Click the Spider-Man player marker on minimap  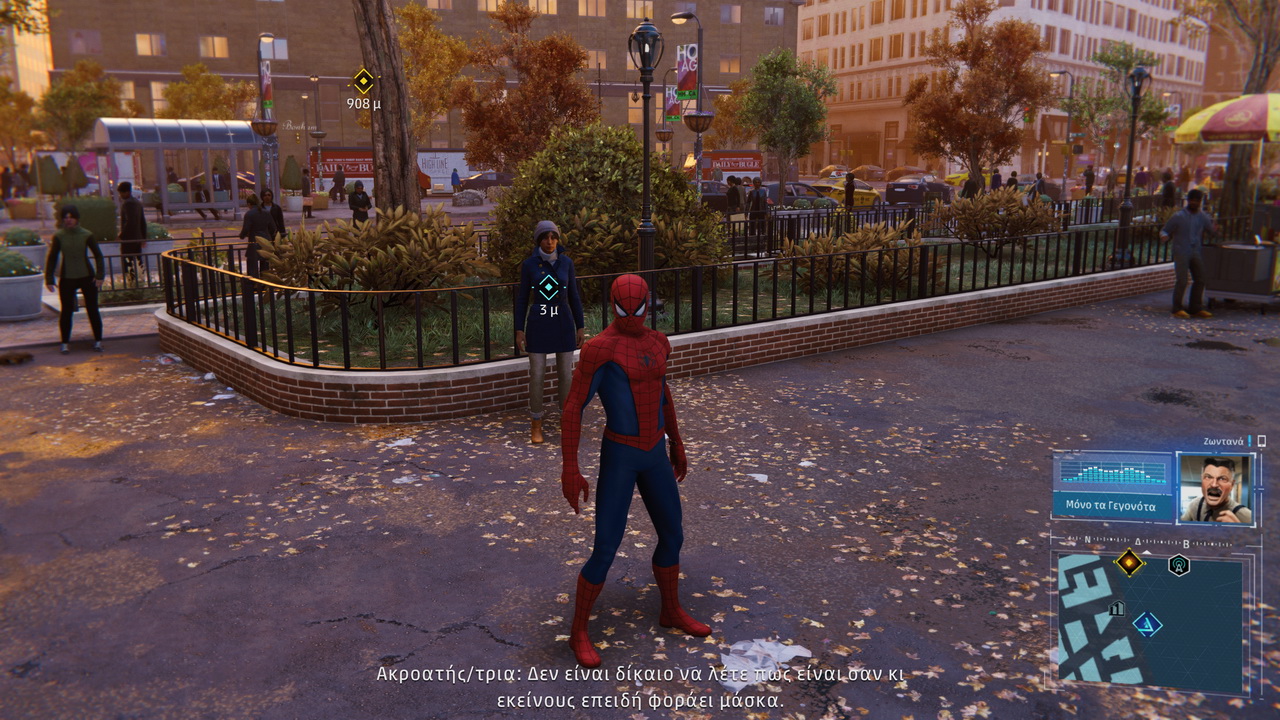click(x=1147, y=625)
